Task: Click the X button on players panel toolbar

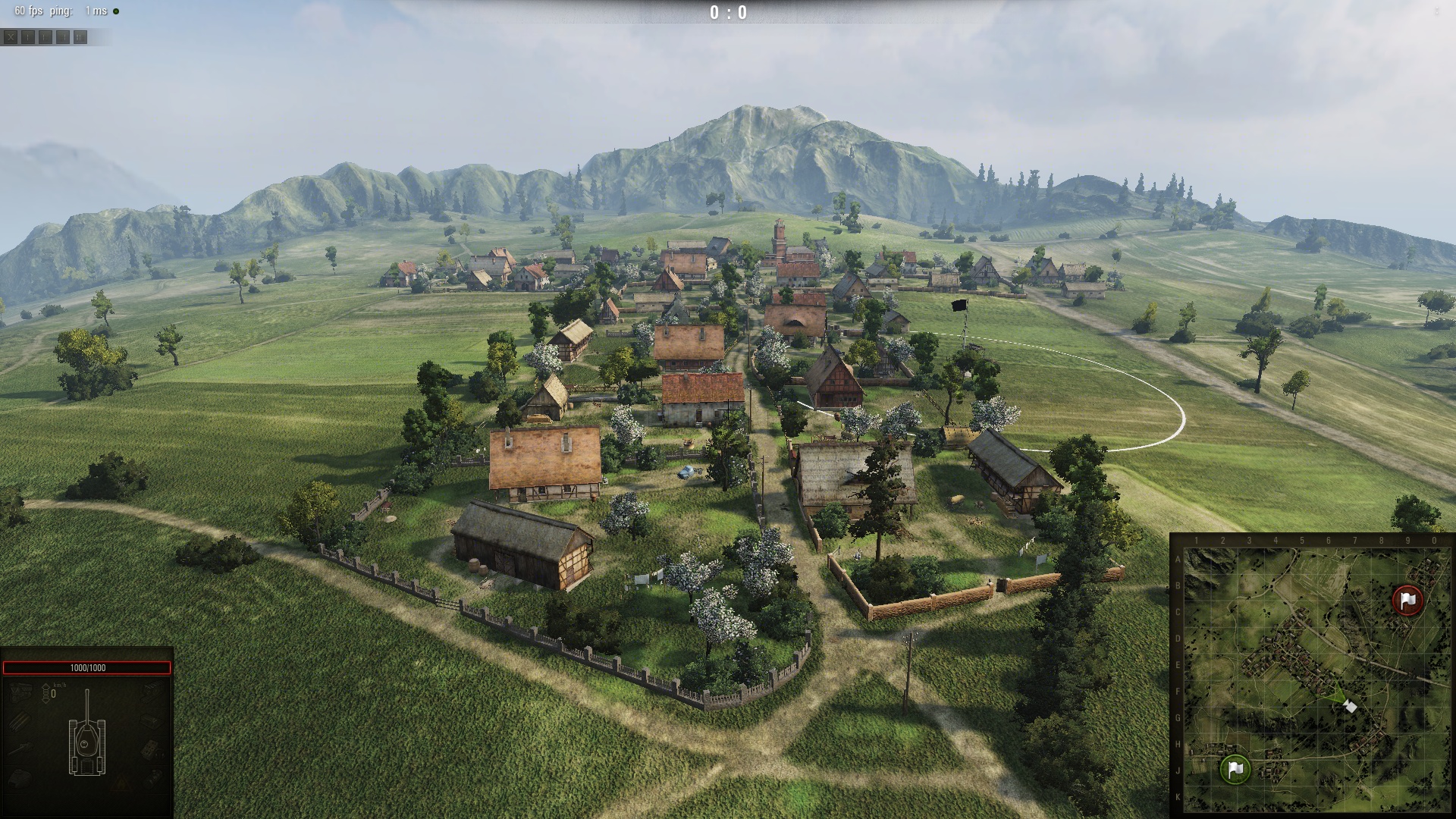Action: (11, 37)
